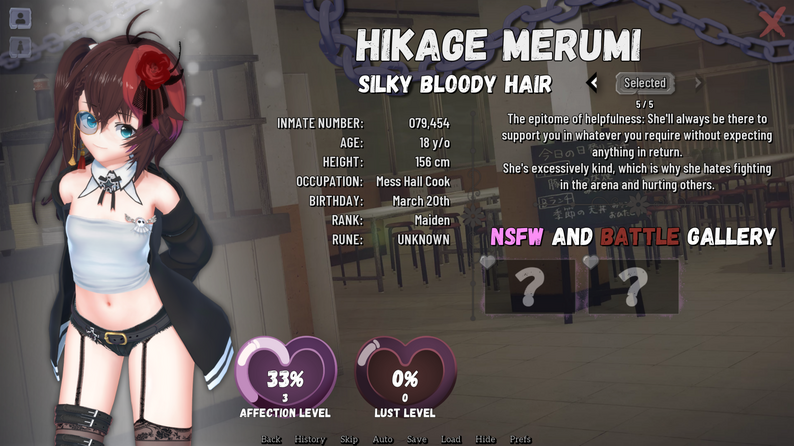The width and height of the screenshot is (794, 446).
Task: Click the Selected outfit button
Action: (x=645, y=83)
